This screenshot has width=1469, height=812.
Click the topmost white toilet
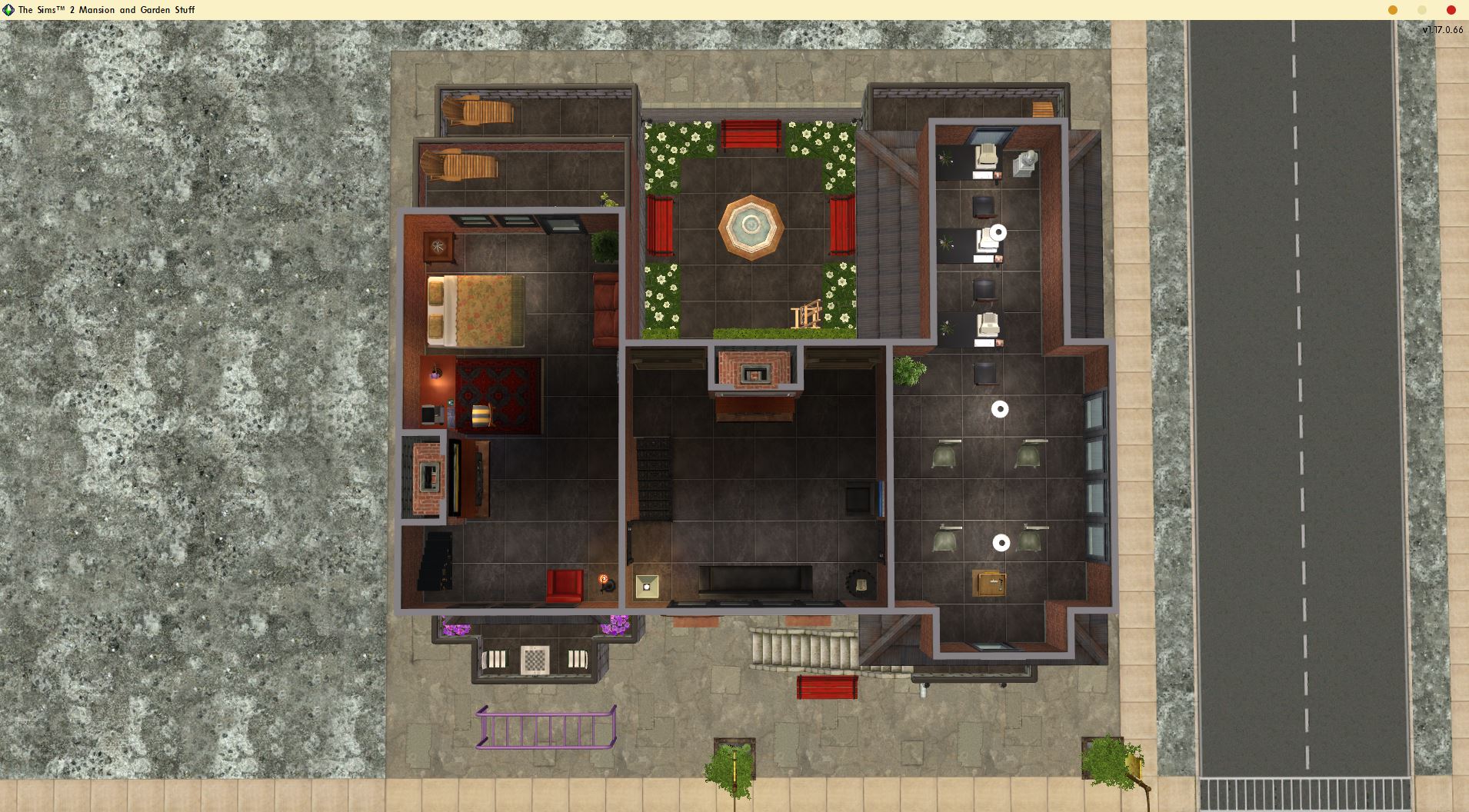987,156
